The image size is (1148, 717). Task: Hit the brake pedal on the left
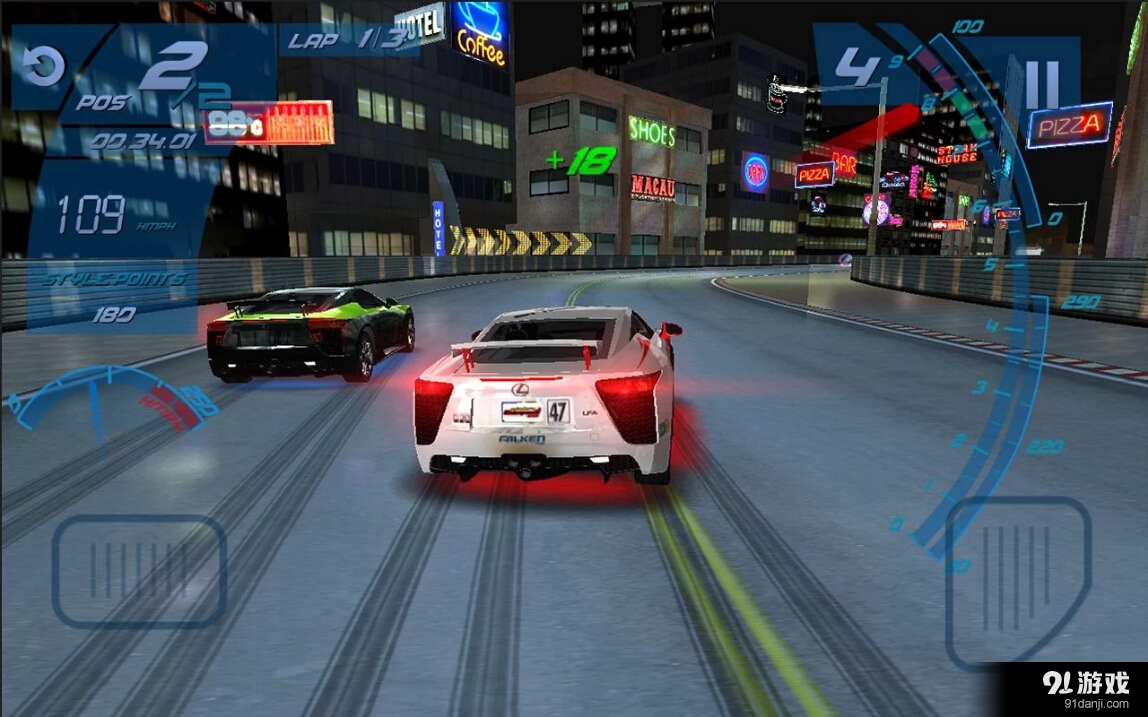point(139,571)
